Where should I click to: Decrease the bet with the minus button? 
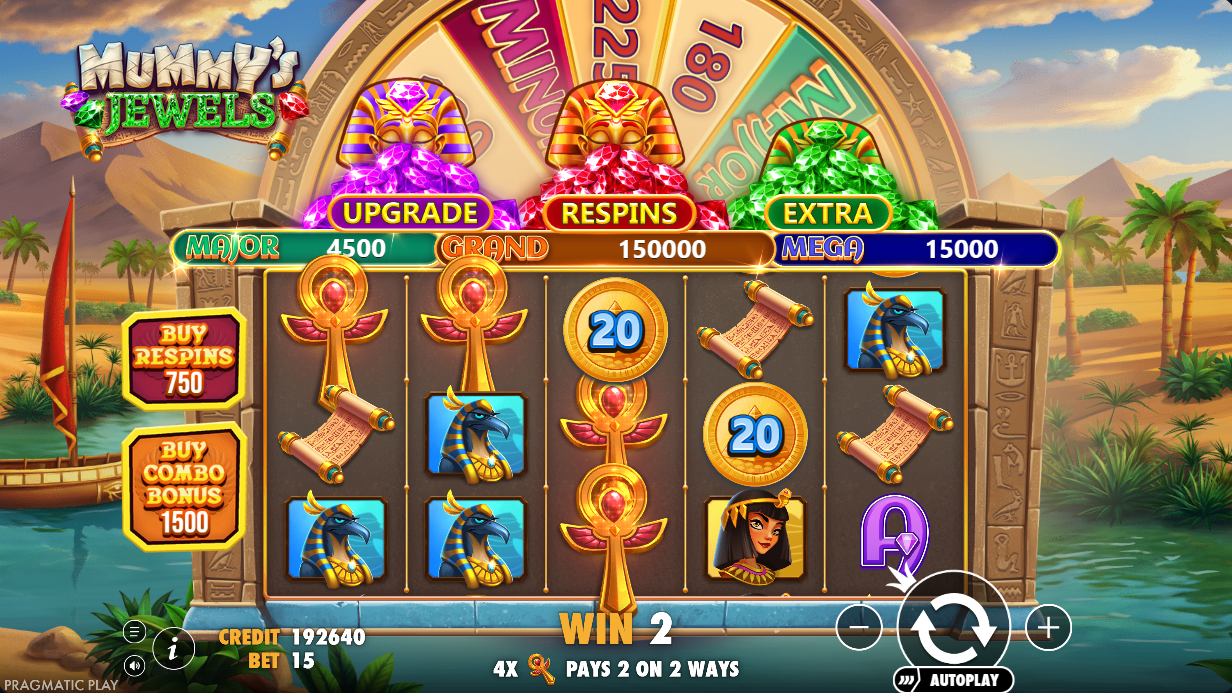tap(859, 628)
